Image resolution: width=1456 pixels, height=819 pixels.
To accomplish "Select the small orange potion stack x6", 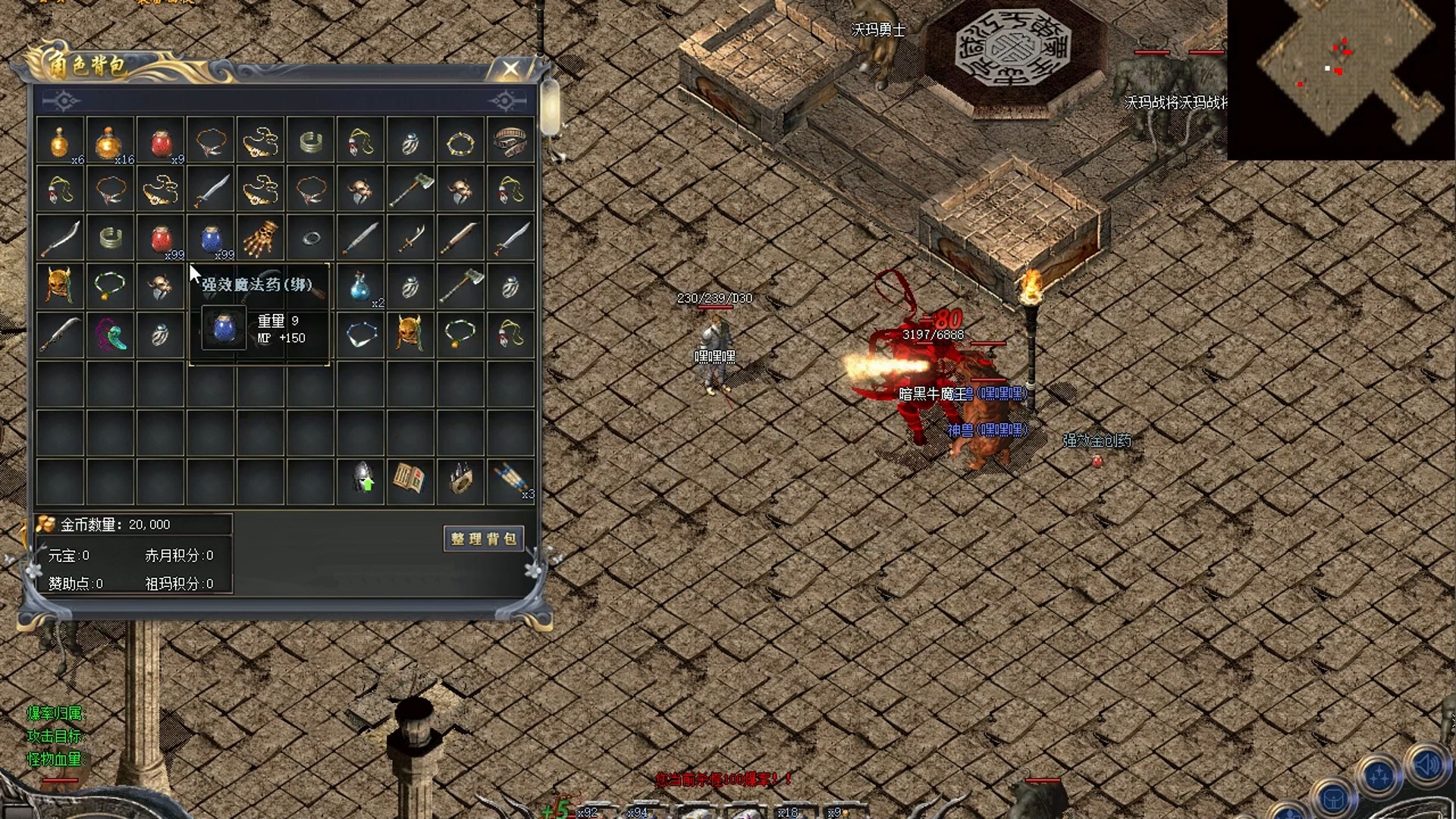I will click(59, 142).
